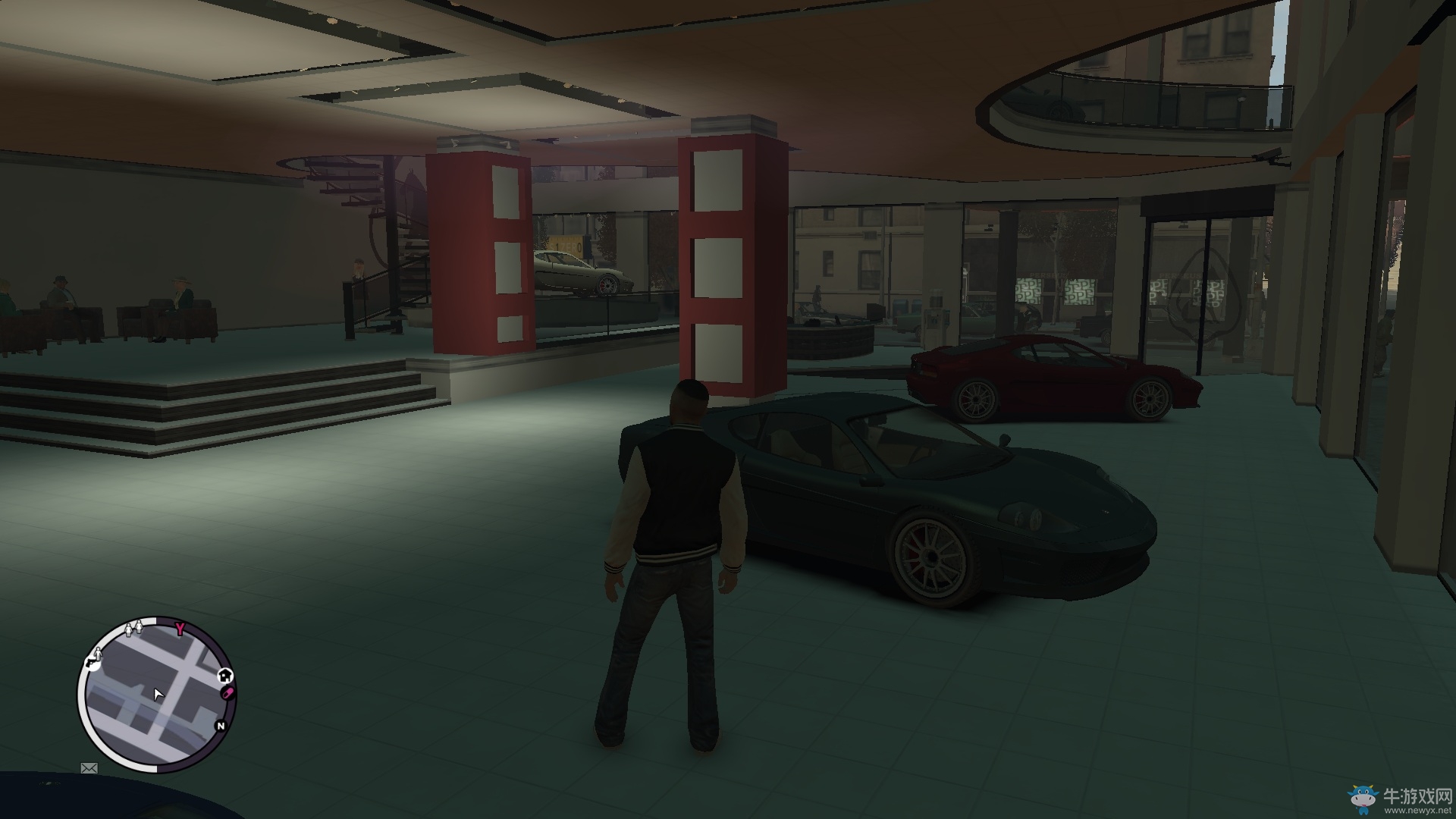The image size is (1456, 819).
Task: Select the pink pill blip on the radar
Action: pyautogui.click(x=227, y=692)
